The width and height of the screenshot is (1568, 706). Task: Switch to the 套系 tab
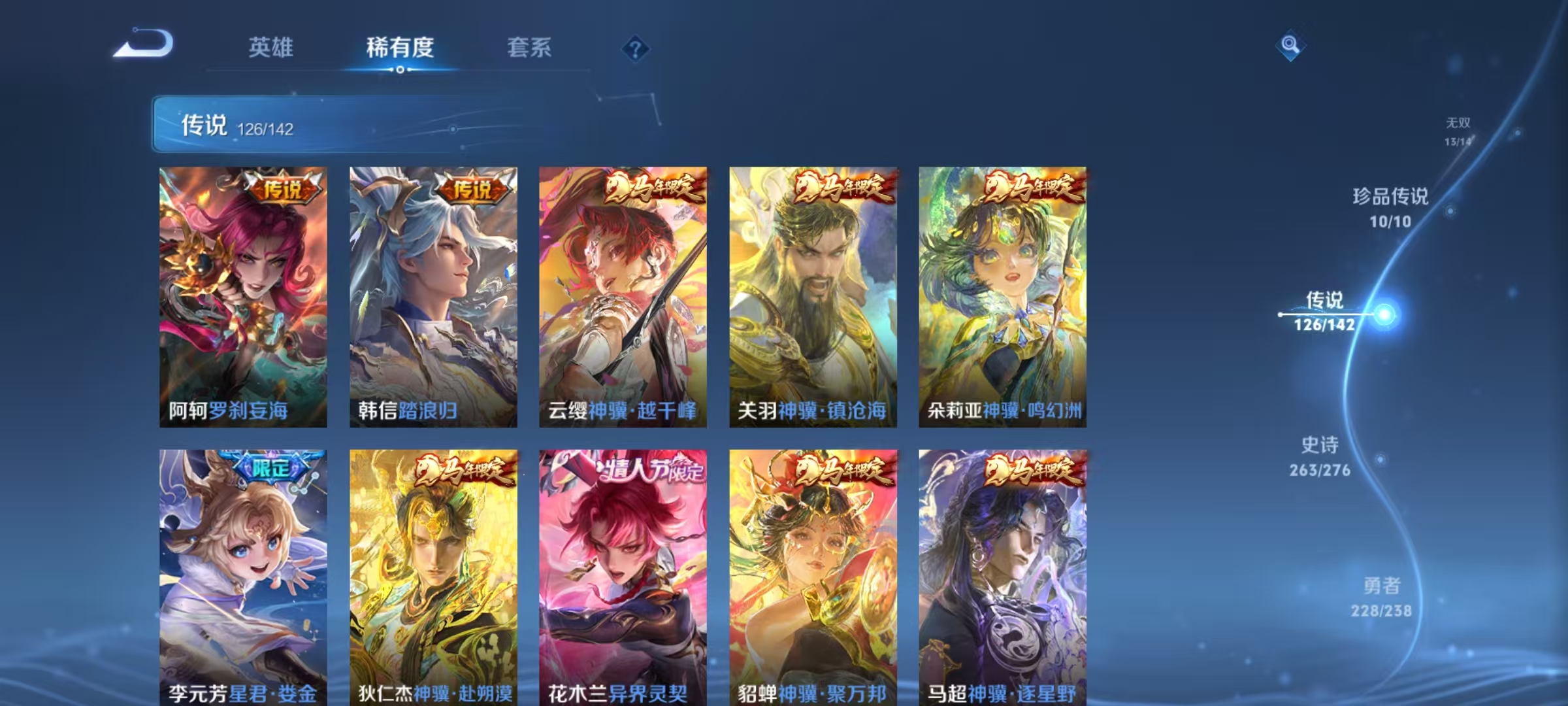[531, 47]
